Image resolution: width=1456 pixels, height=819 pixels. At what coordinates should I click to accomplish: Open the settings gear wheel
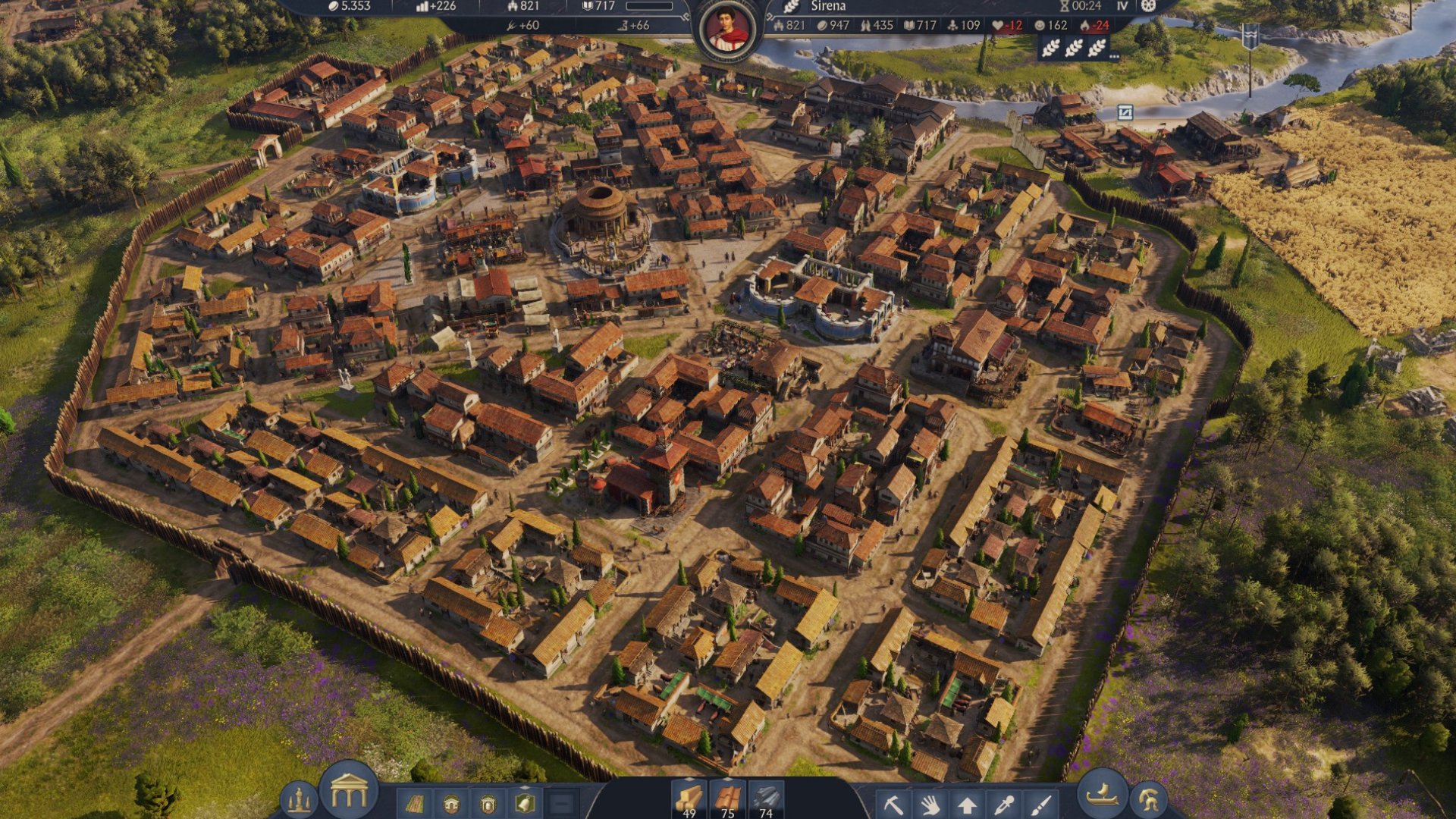[1148, 6]
